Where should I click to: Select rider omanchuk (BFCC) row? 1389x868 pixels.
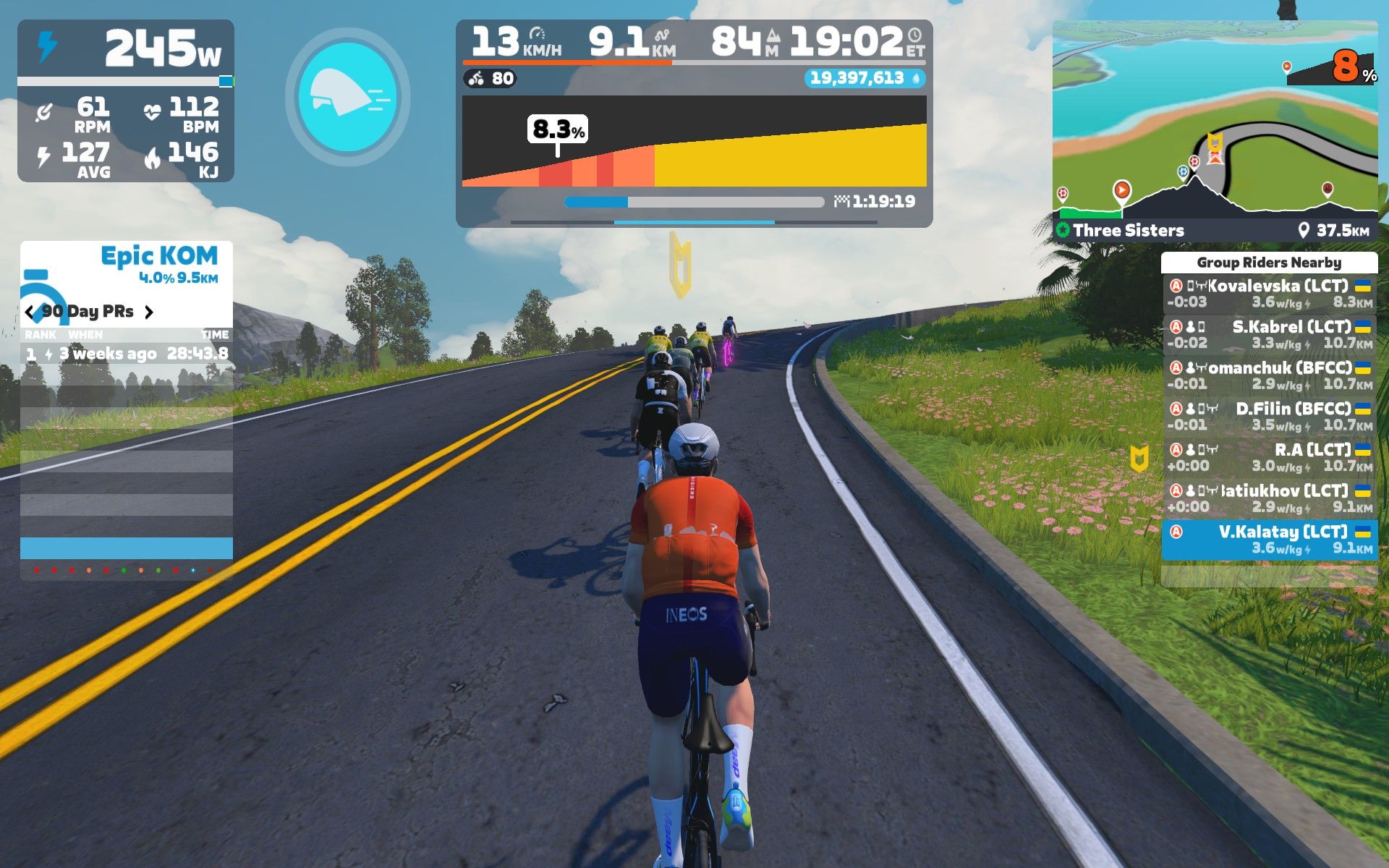pyautogui.click(x=1269, y=375)
